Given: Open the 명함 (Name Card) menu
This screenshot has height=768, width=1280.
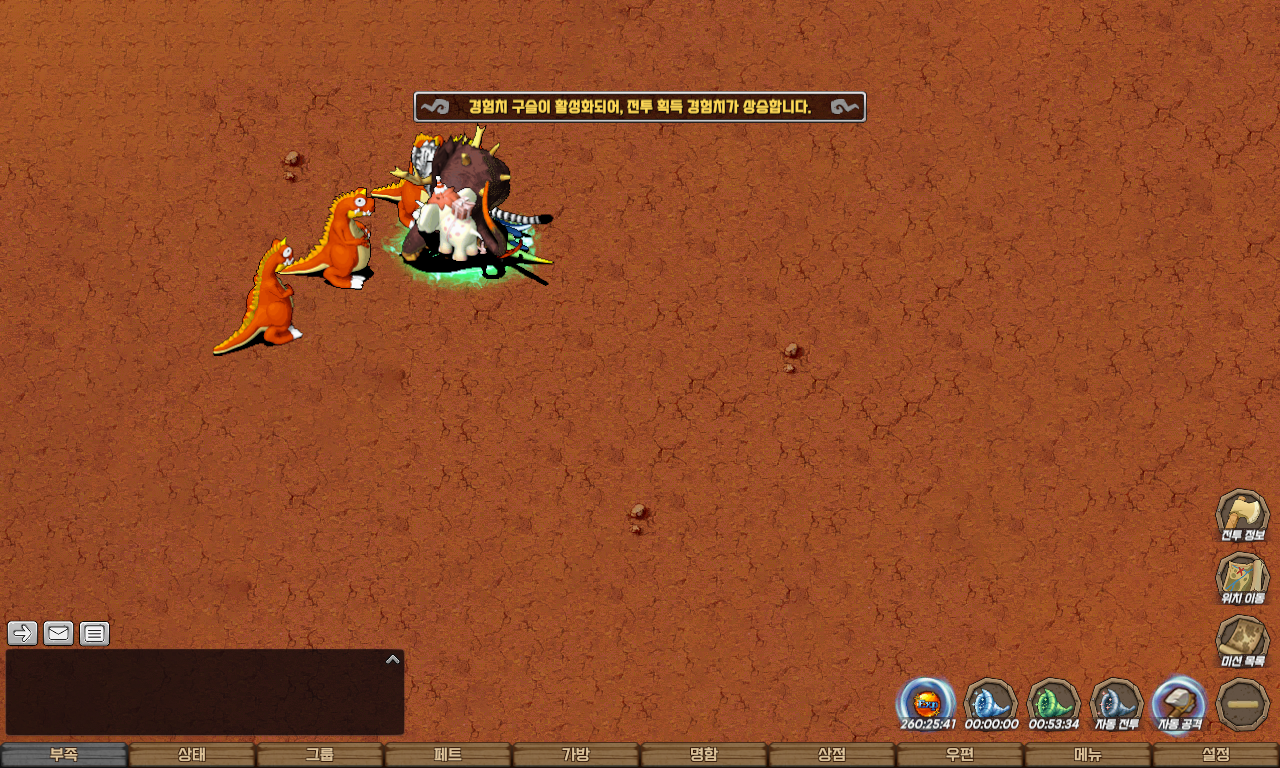Looking at the screenshot, I should [x=704, y=755].
